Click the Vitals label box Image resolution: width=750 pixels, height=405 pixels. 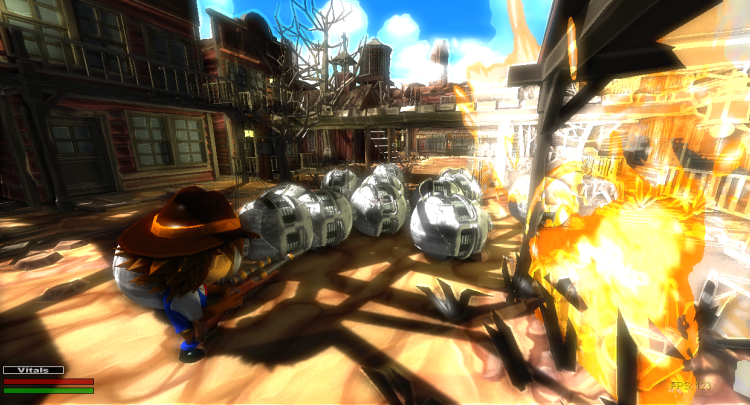click(x=33, y=370)
